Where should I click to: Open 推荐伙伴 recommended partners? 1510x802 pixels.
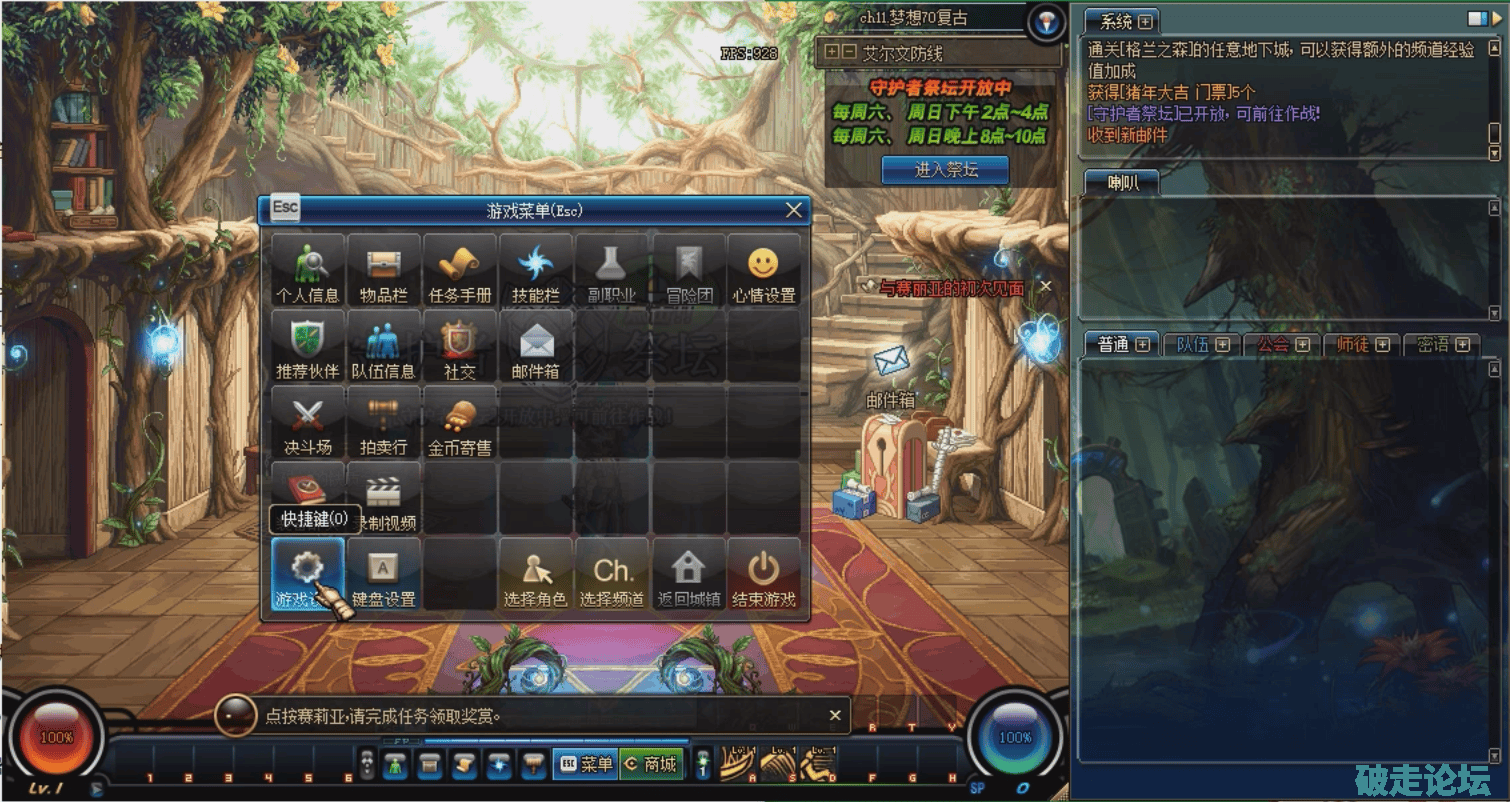308,346
